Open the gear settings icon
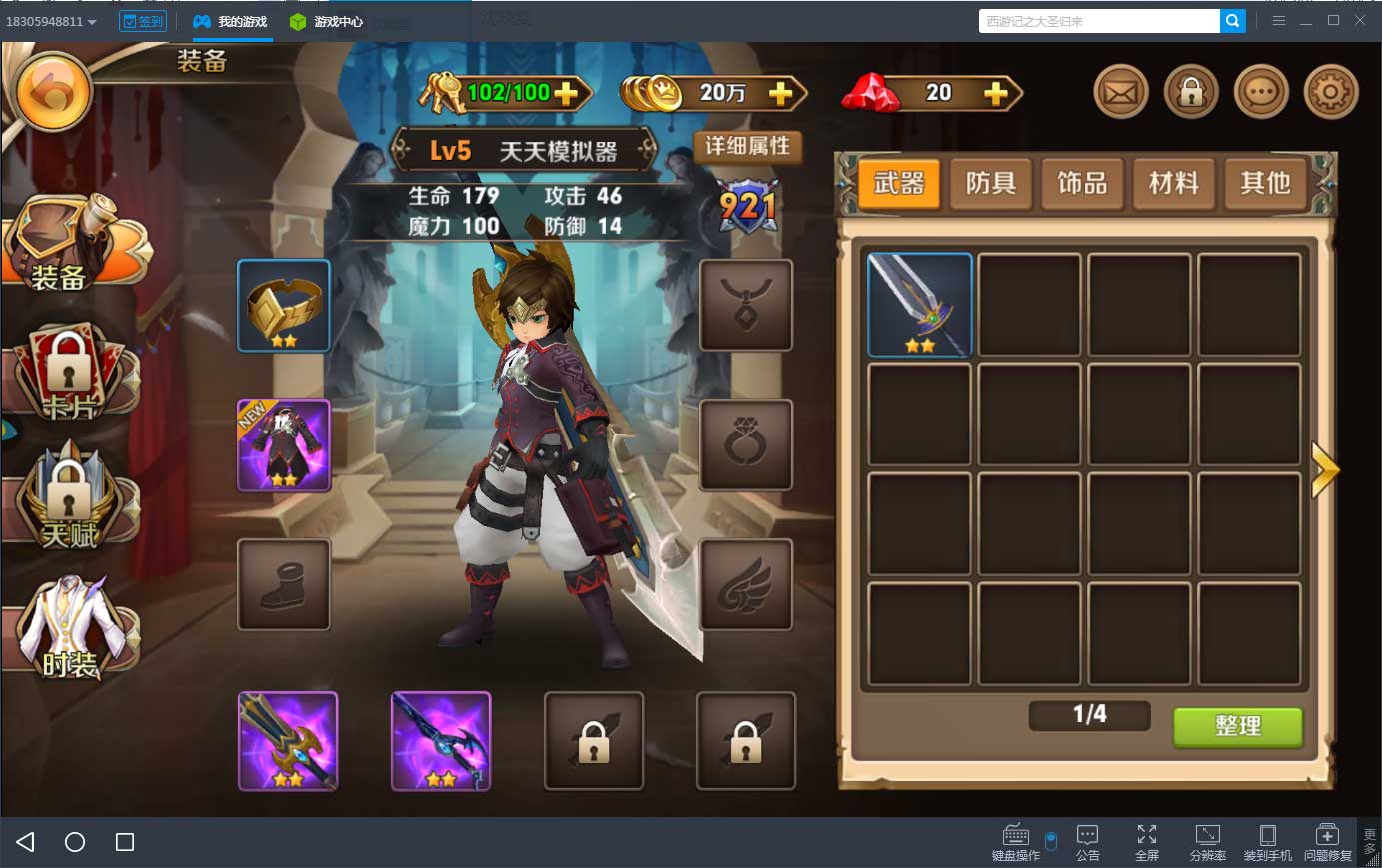 coord(1330,93)
